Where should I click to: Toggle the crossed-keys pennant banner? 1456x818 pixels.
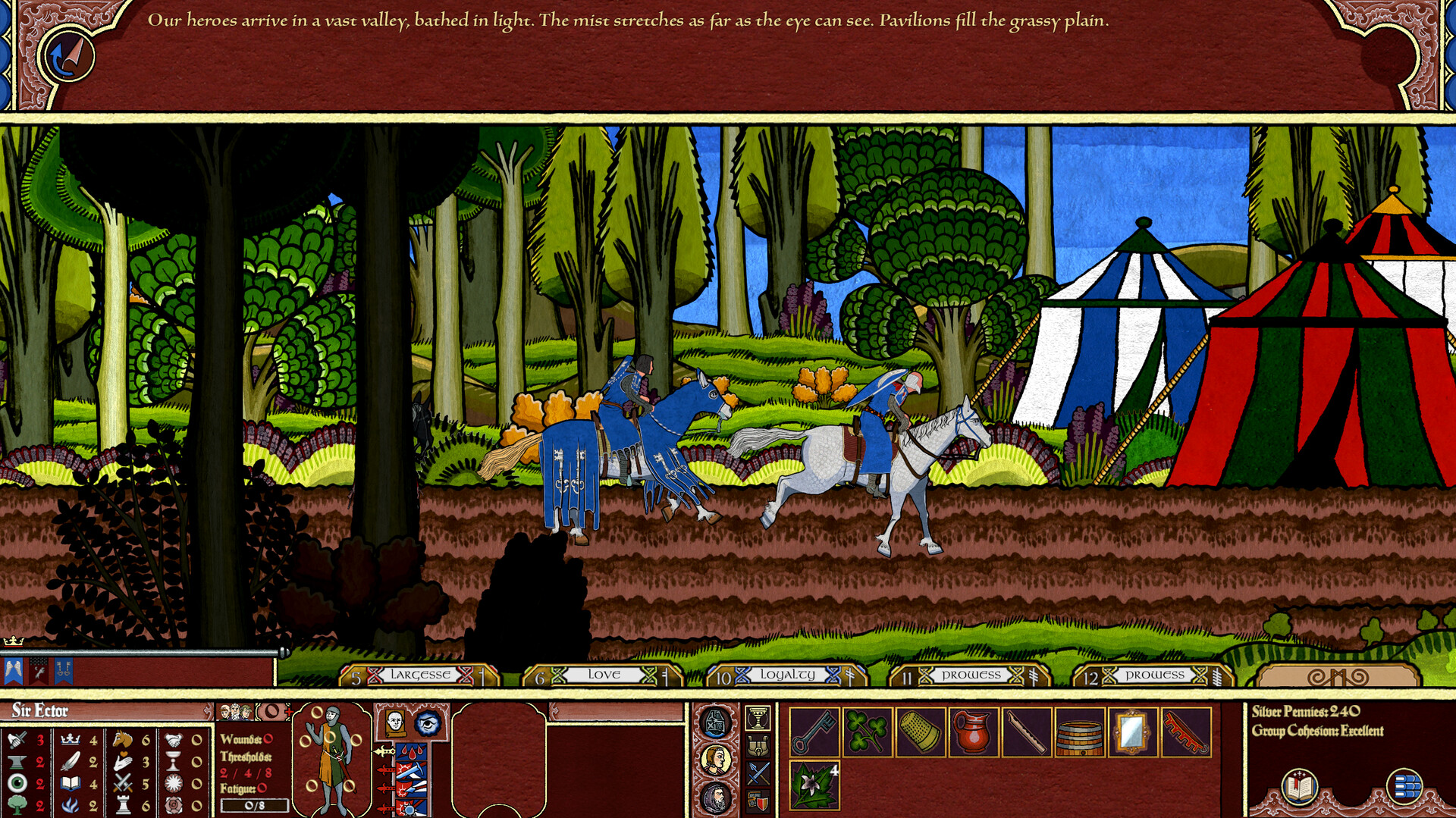click(64, 671)
